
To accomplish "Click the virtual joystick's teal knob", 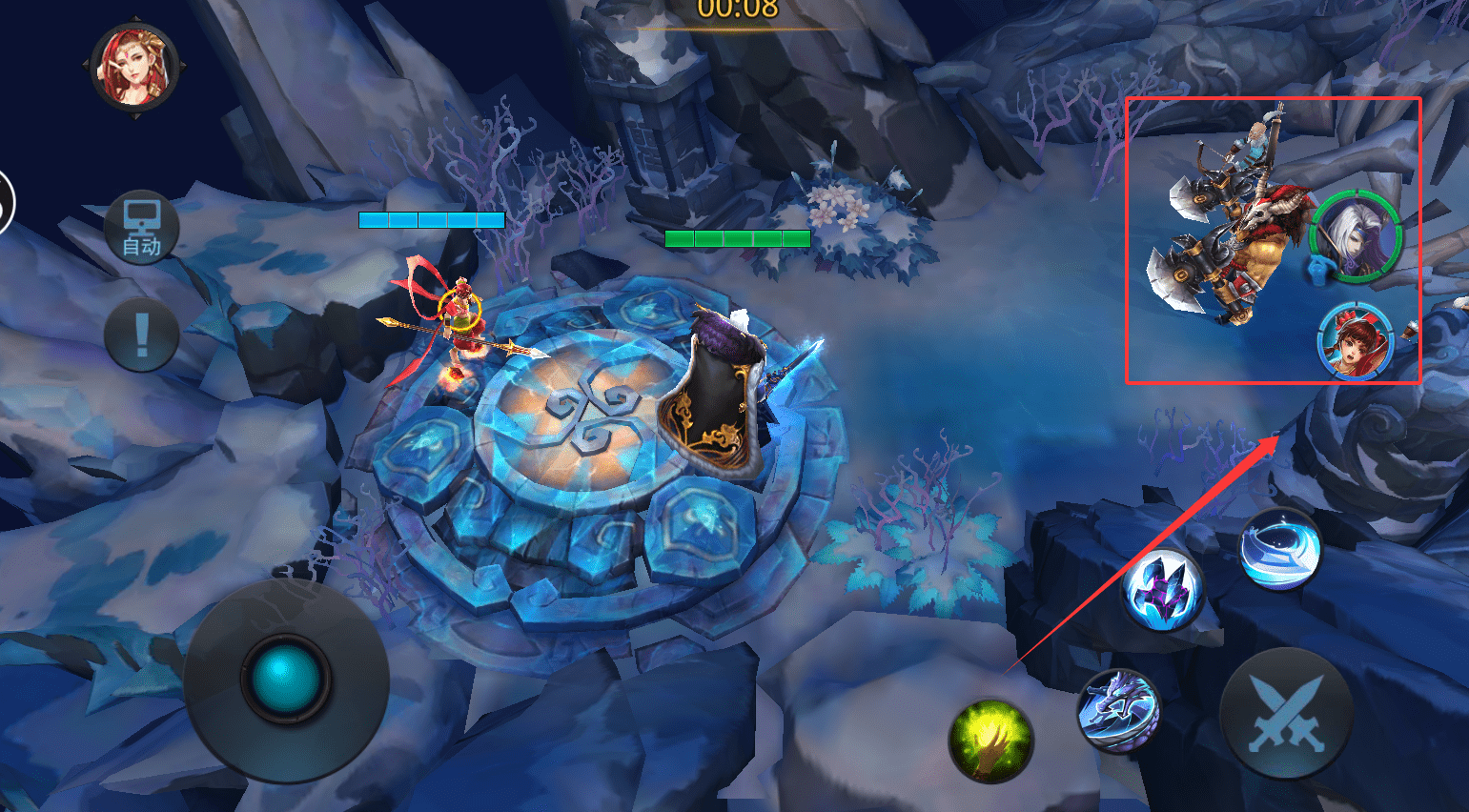I will [x=284, y=680].
